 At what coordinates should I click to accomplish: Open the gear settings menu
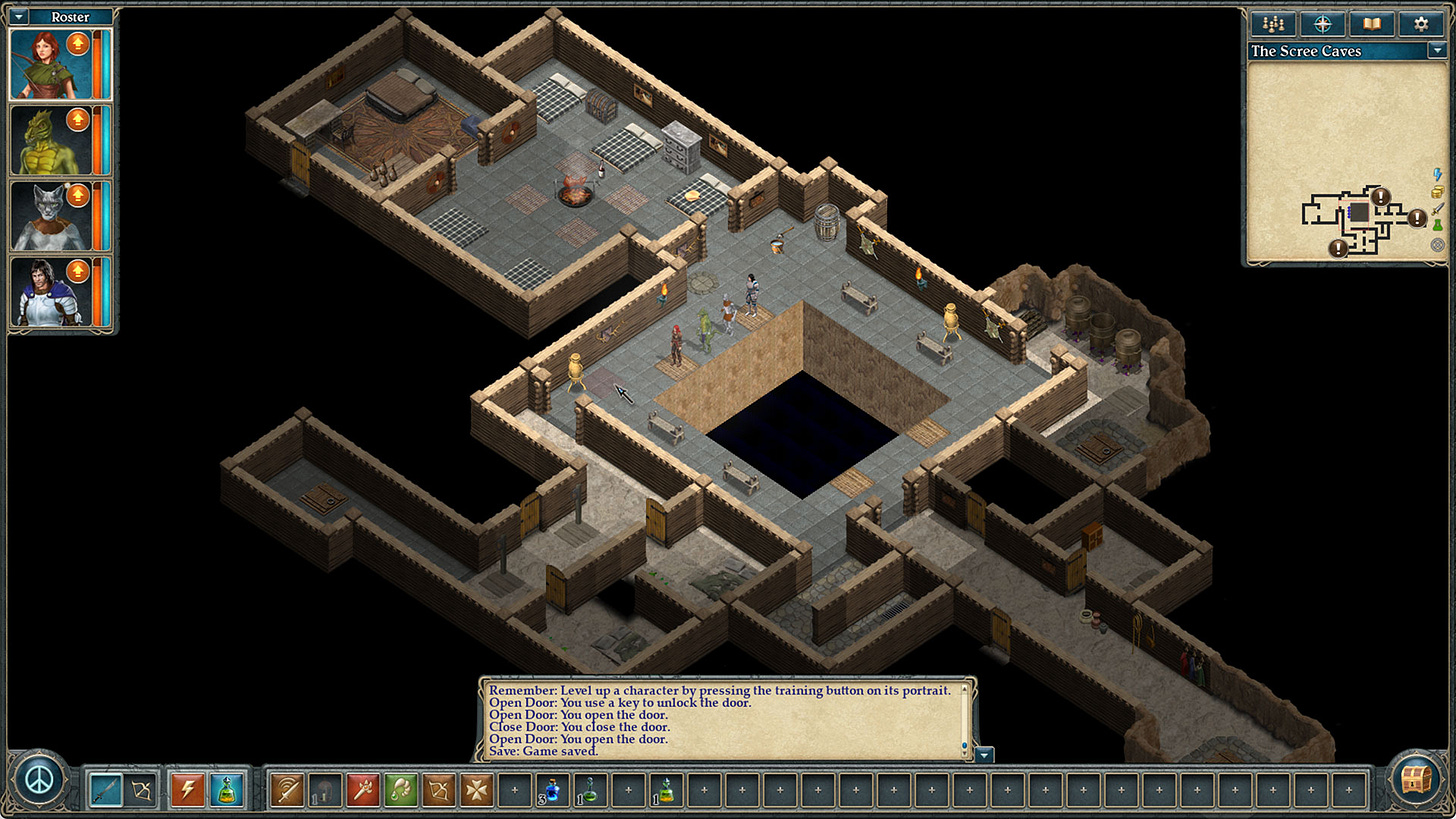[x=1420, y=24]
